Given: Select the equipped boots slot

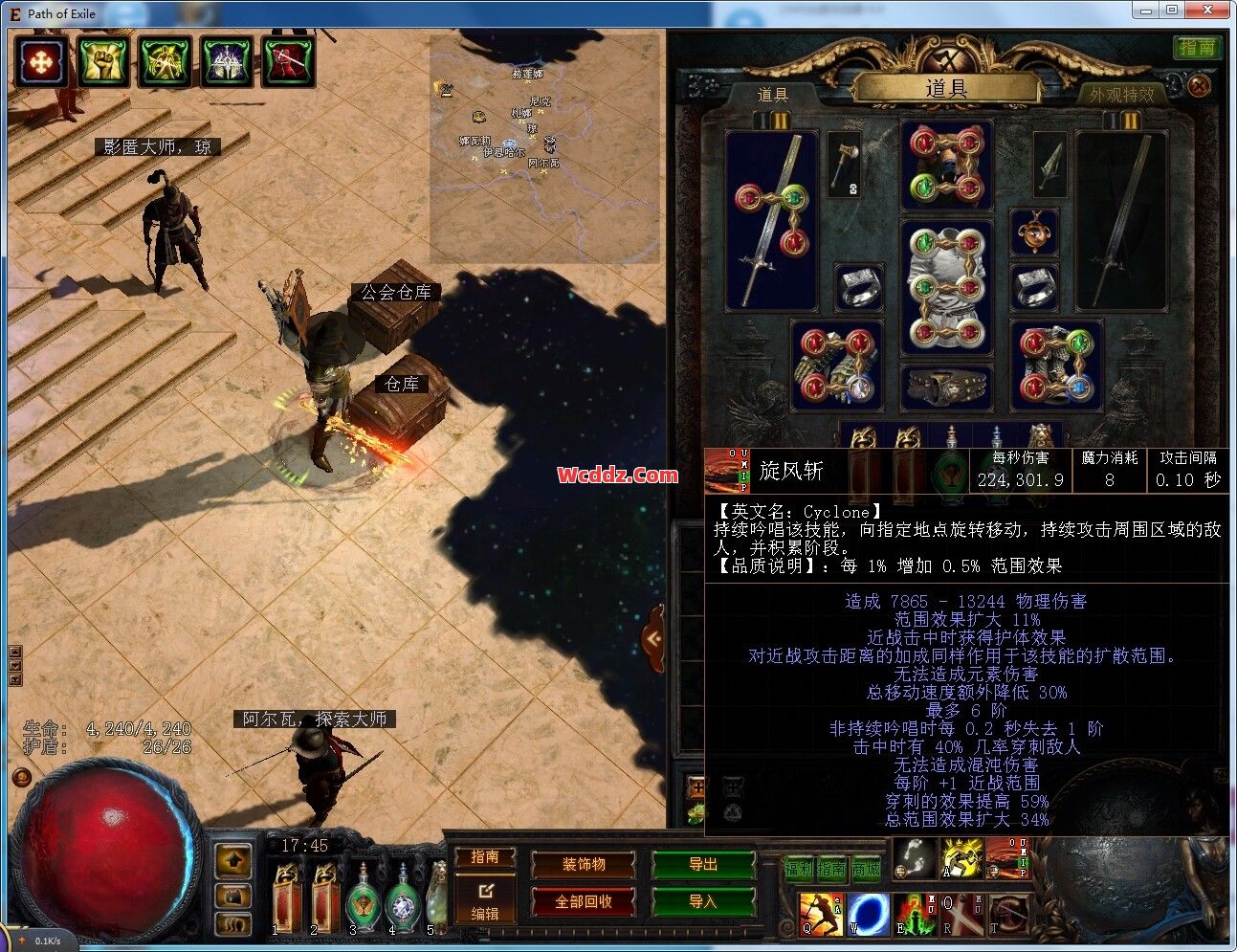Looking at the screenshot, I should click(x=1056, y=365).
